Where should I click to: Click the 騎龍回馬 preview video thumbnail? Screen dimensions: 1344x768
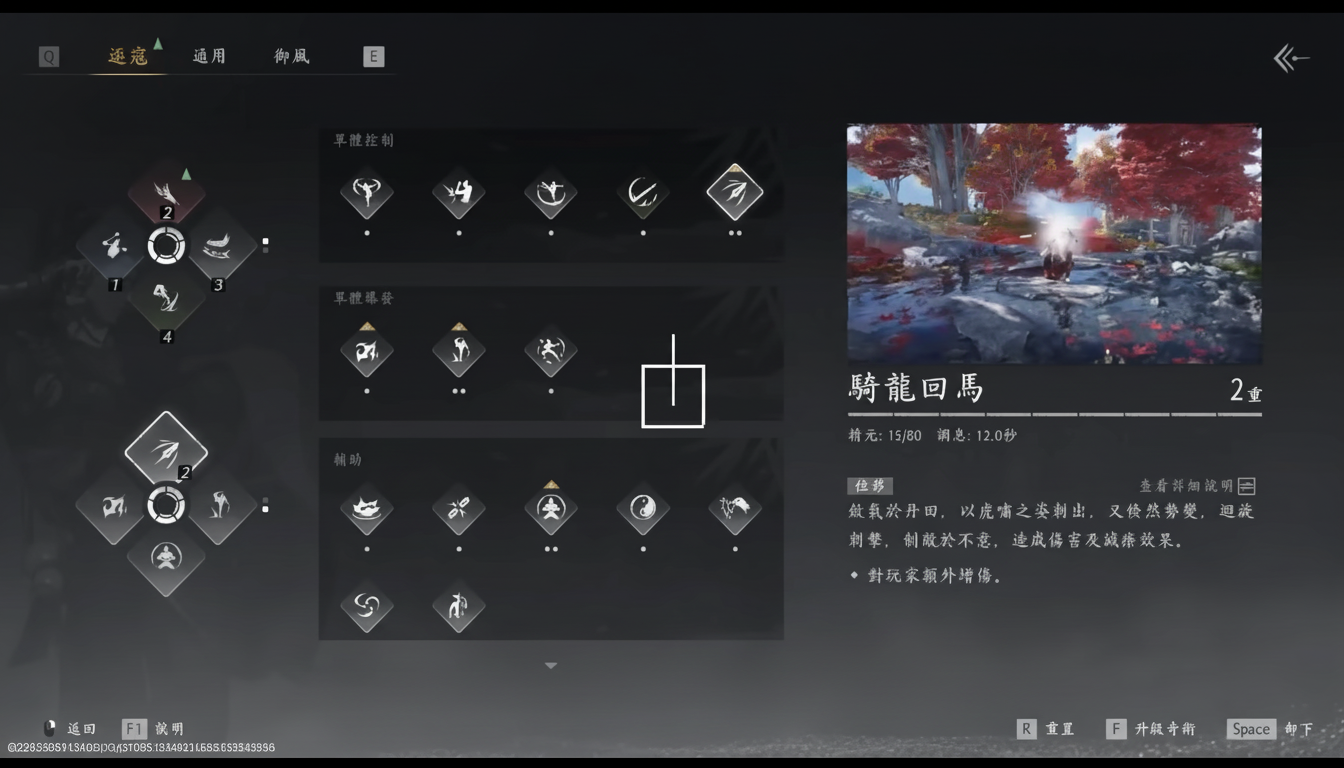pyautogui.click(x=1054, y=244)
